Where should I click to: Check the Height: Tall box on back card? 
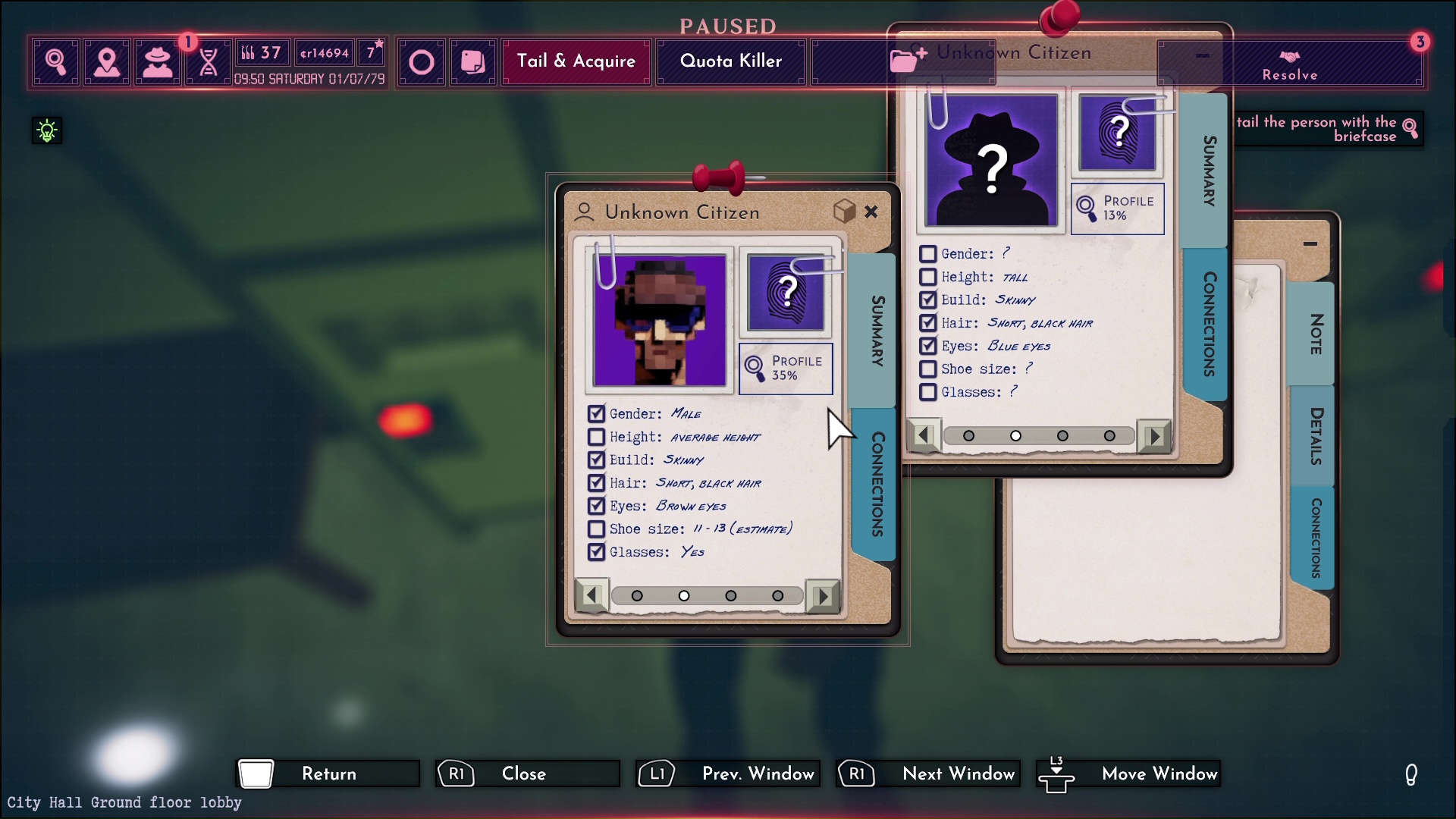[x=927, y=278]
